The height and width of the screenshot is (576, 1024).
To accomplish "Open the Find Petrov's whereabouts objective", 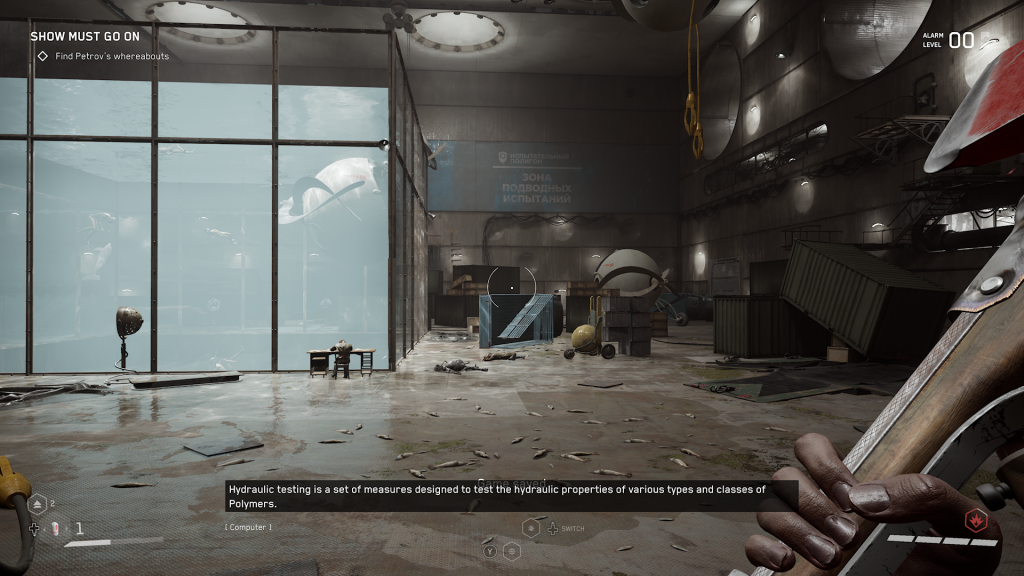I will point(112,56).
